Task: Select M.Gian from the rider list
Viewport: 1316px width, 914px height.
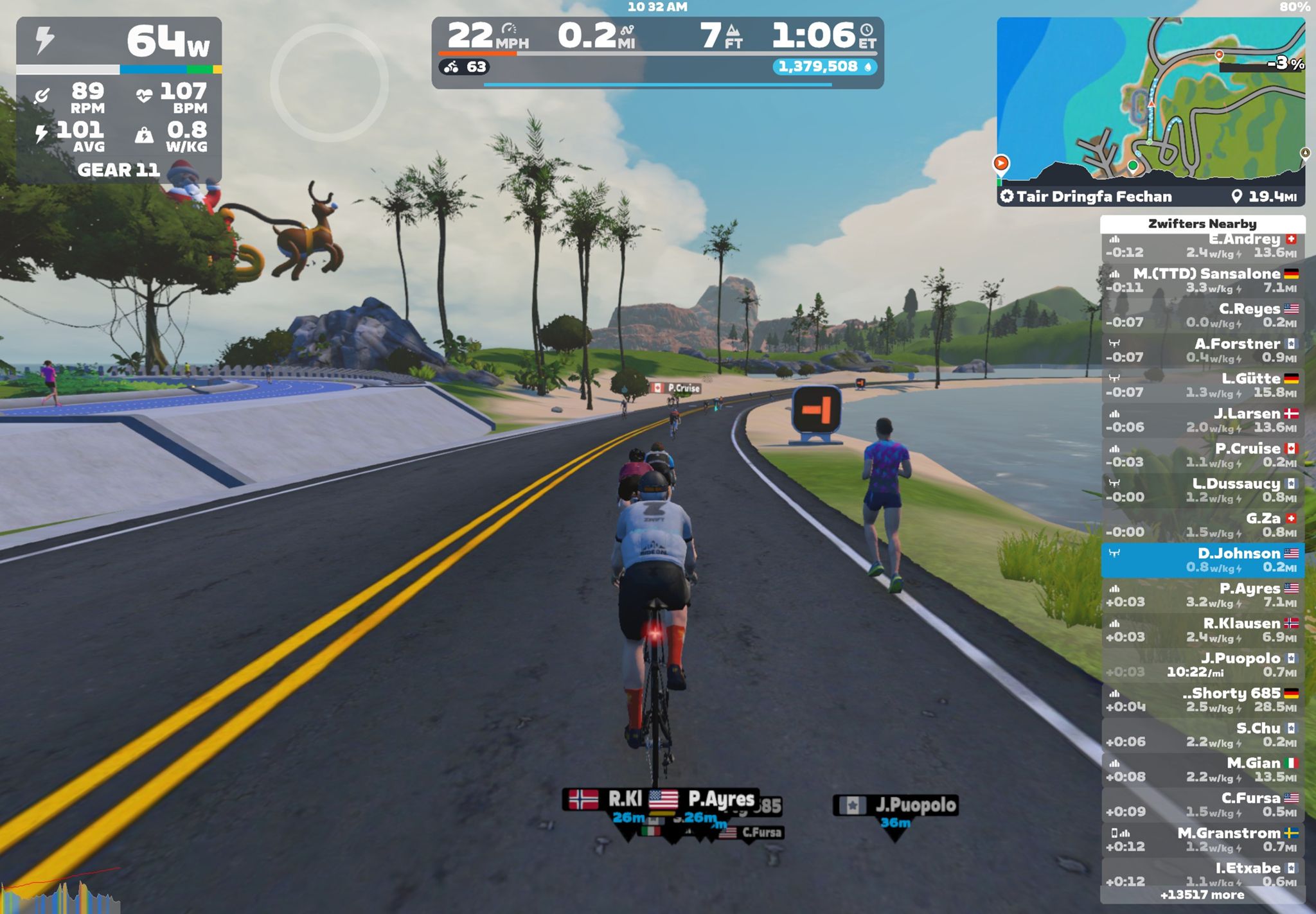Action: (1202, 769)
